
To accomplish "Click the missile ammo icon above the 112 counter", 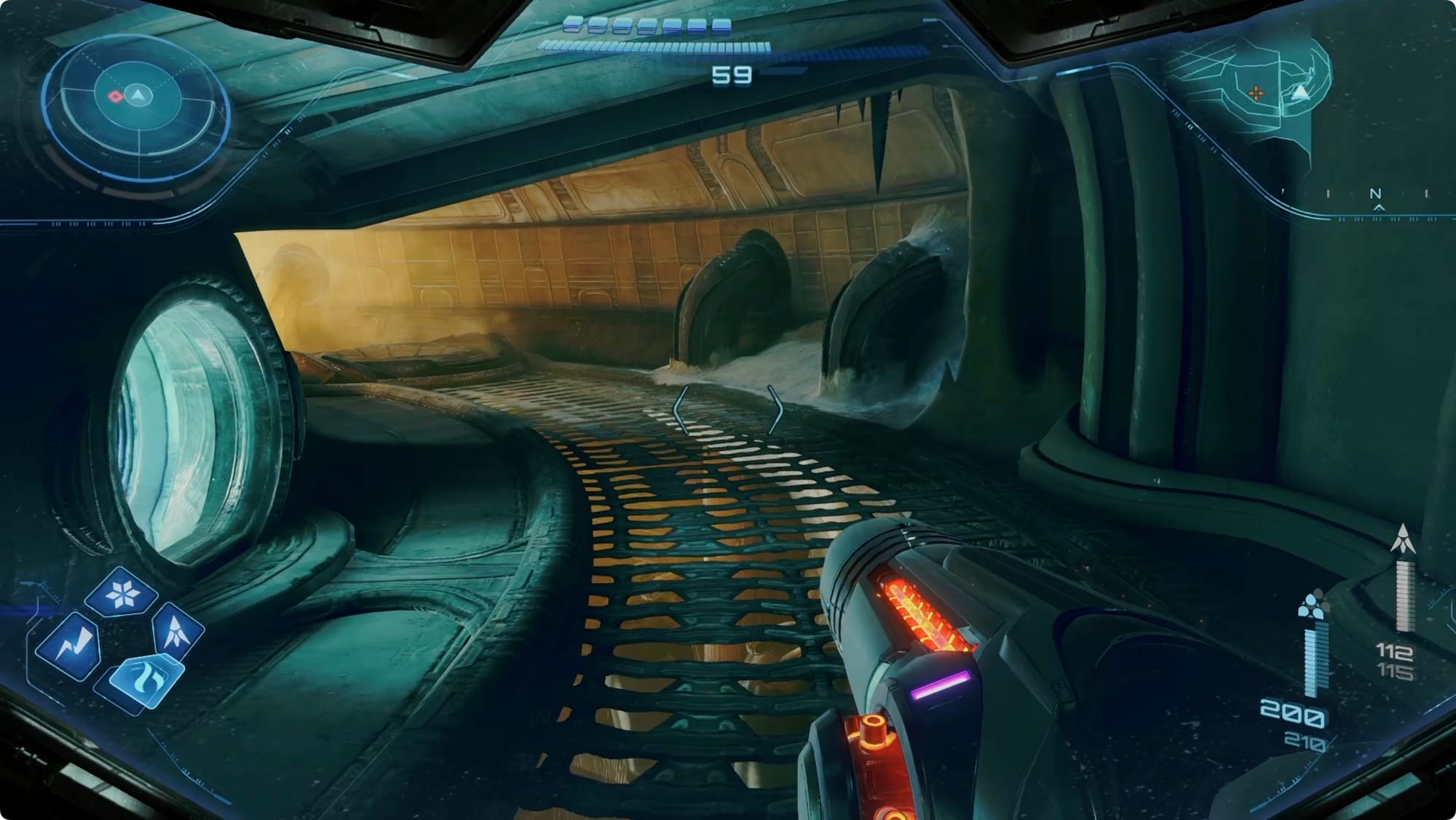I will tap(1403, 539).
